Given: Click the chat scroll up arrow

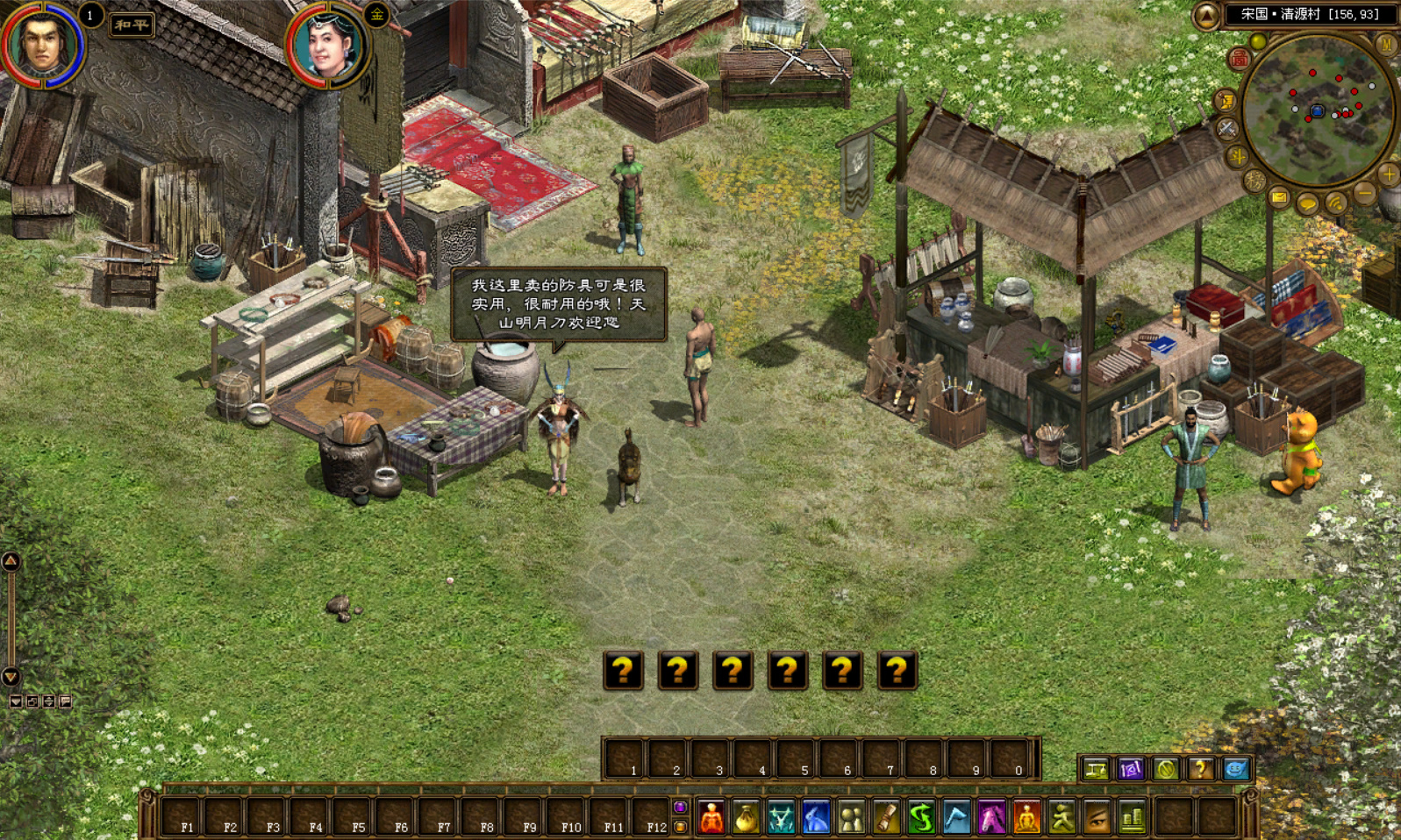Looking at the screenshot, I should [x=11, y=561].
